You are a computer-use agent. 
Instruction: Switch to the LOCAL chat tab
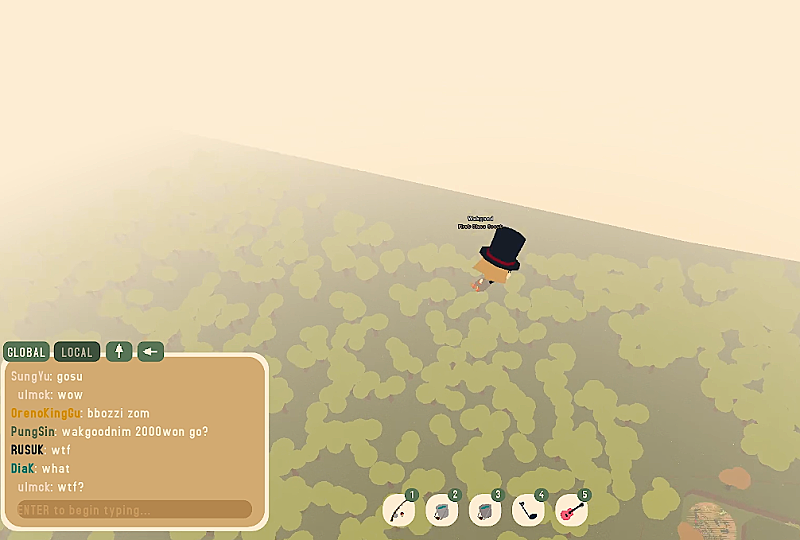click(76, 352)
